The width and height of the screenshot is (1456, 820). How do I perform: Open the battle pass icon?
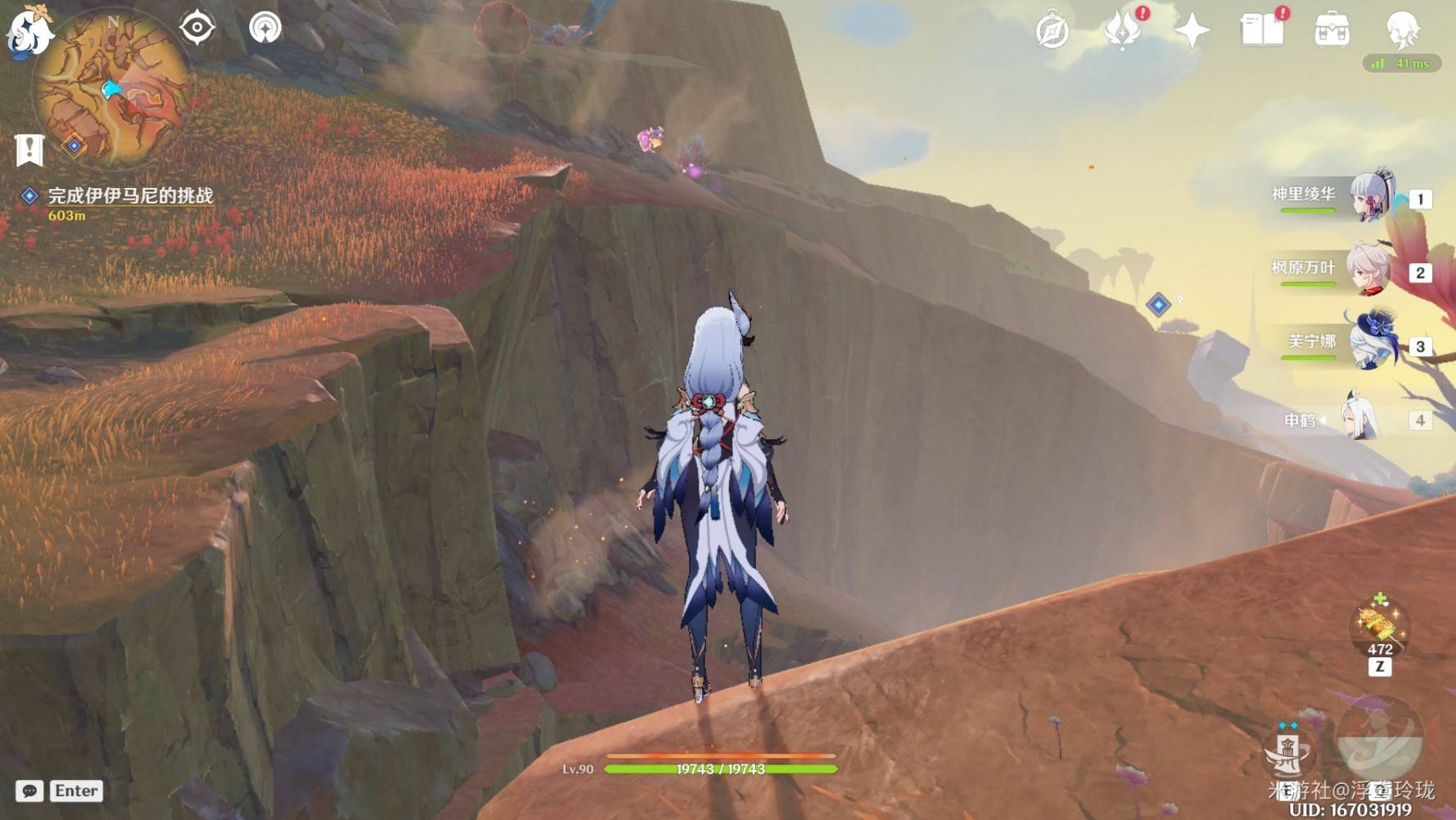(x=1123, y=31)
